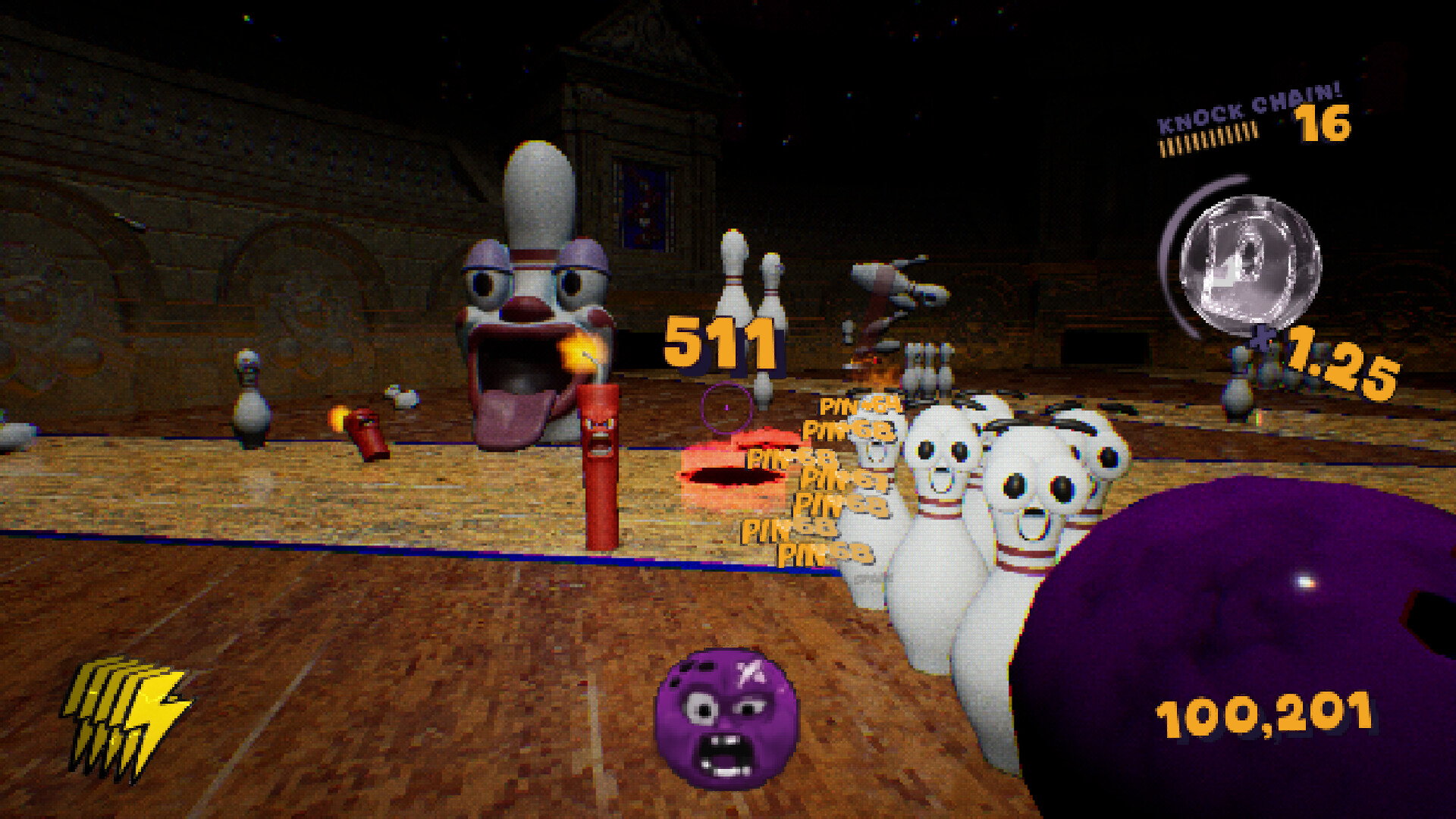Click the small dynamite lying on the lane

(366, 432)
